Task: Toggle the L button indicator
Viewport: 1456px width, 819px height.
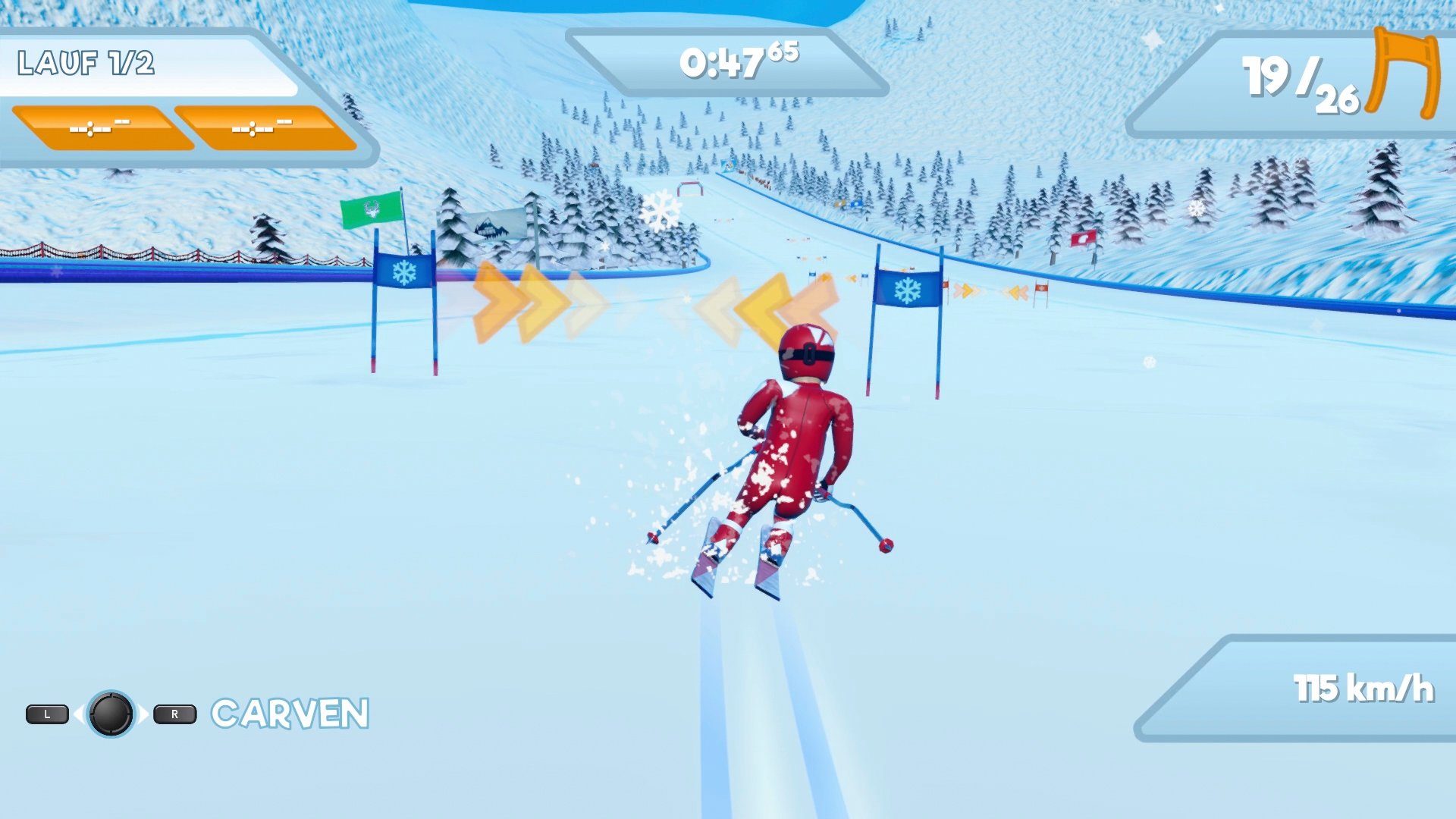Action: pyautogui.click(x=49, y=714)
